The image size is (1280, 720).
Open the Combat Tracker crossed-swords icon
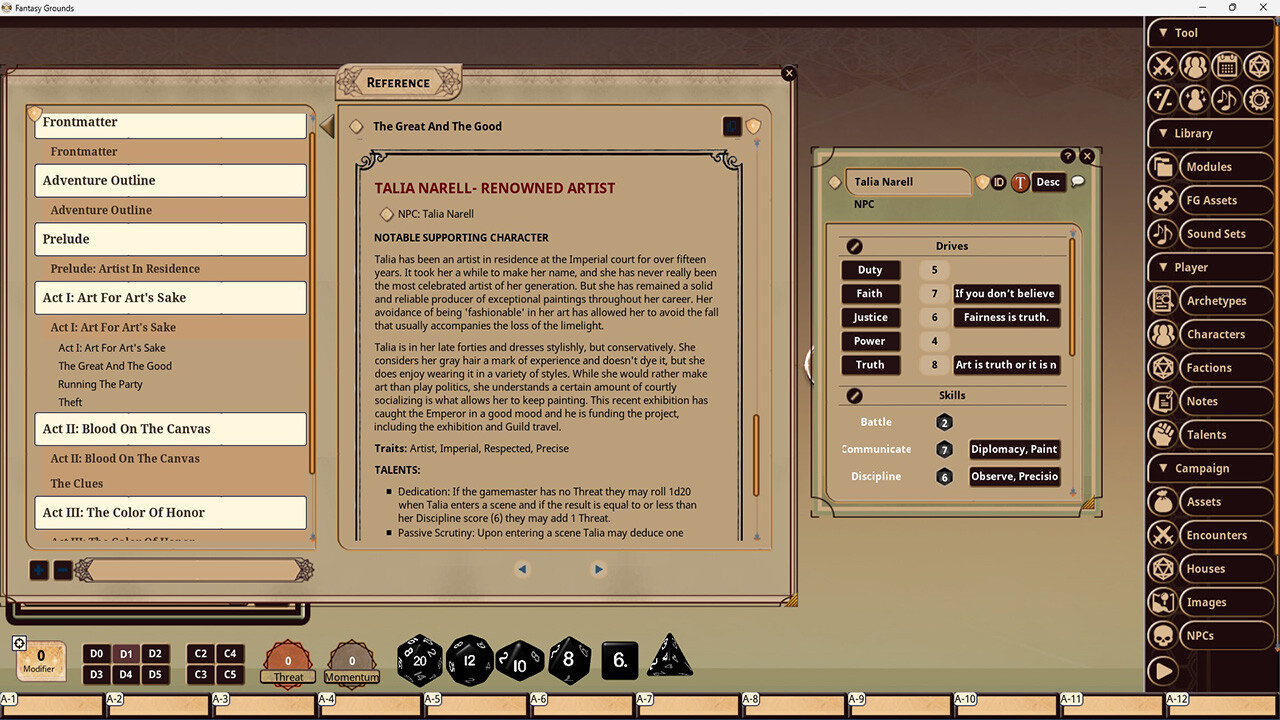coord(1163,66)
